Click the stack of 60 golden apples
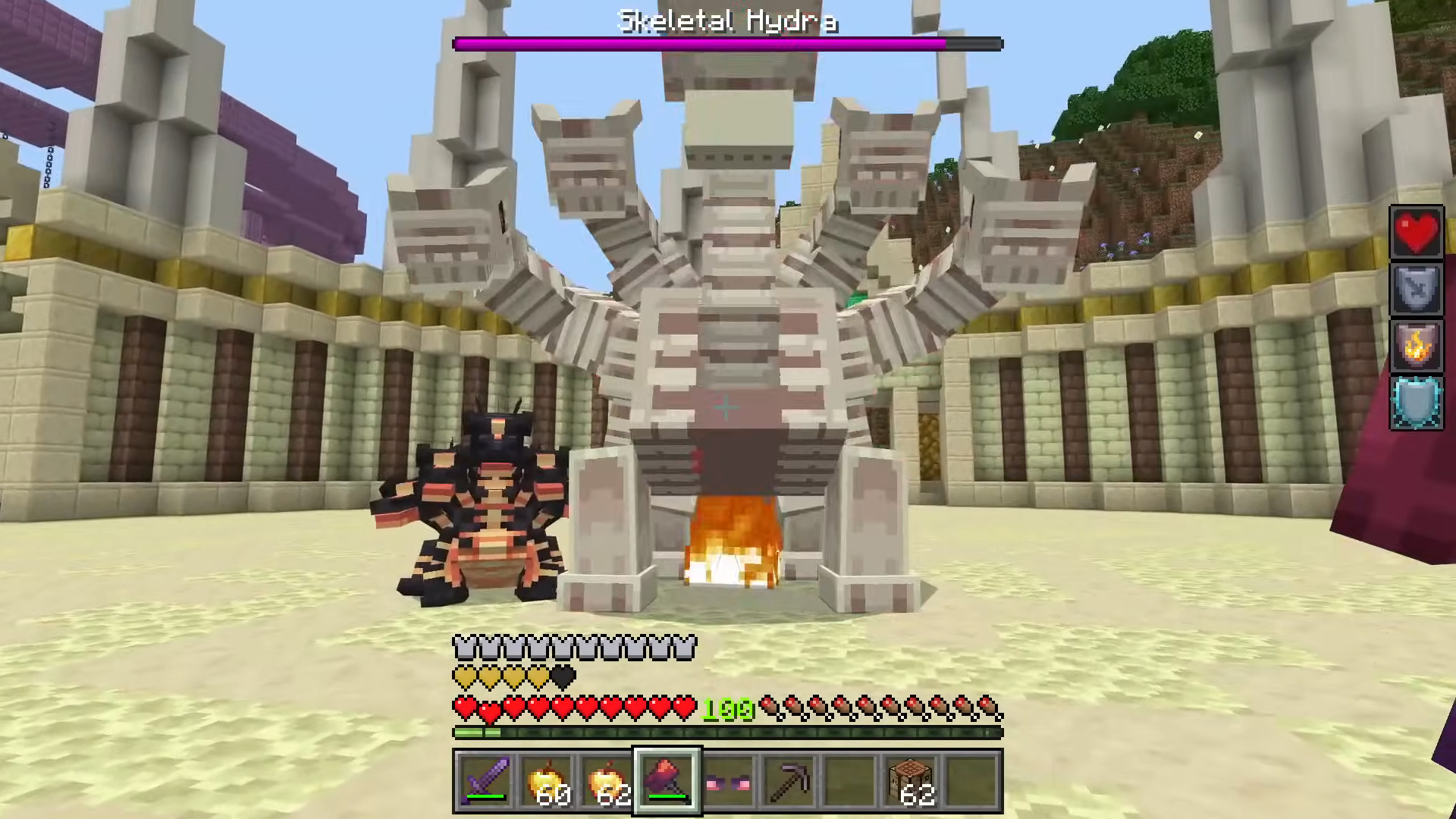The image size is (1456, 819). point(544,781)
